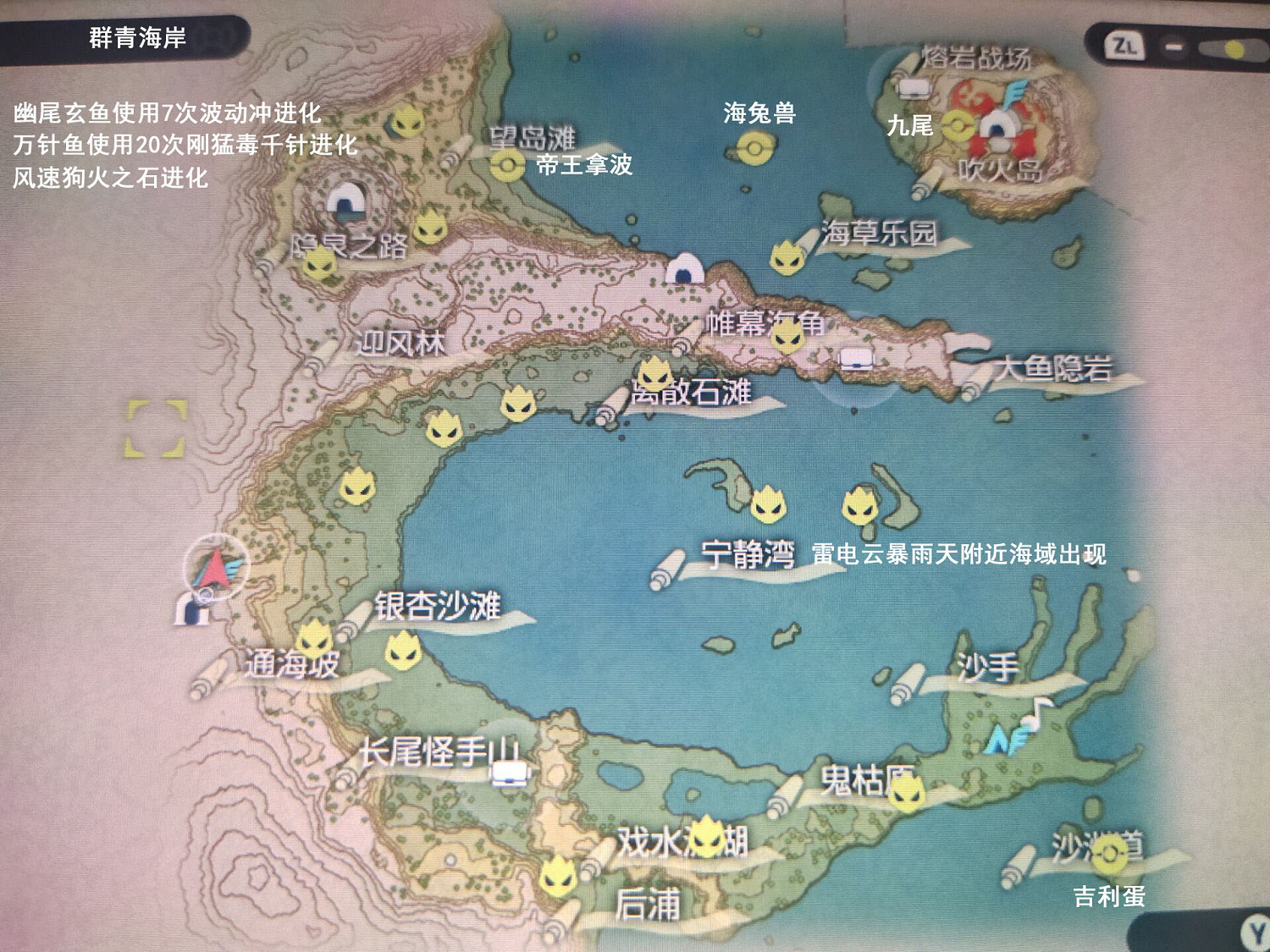Select the 群青海岸 title label
This screenshot has height=952, width=1270.
(135, 36)
